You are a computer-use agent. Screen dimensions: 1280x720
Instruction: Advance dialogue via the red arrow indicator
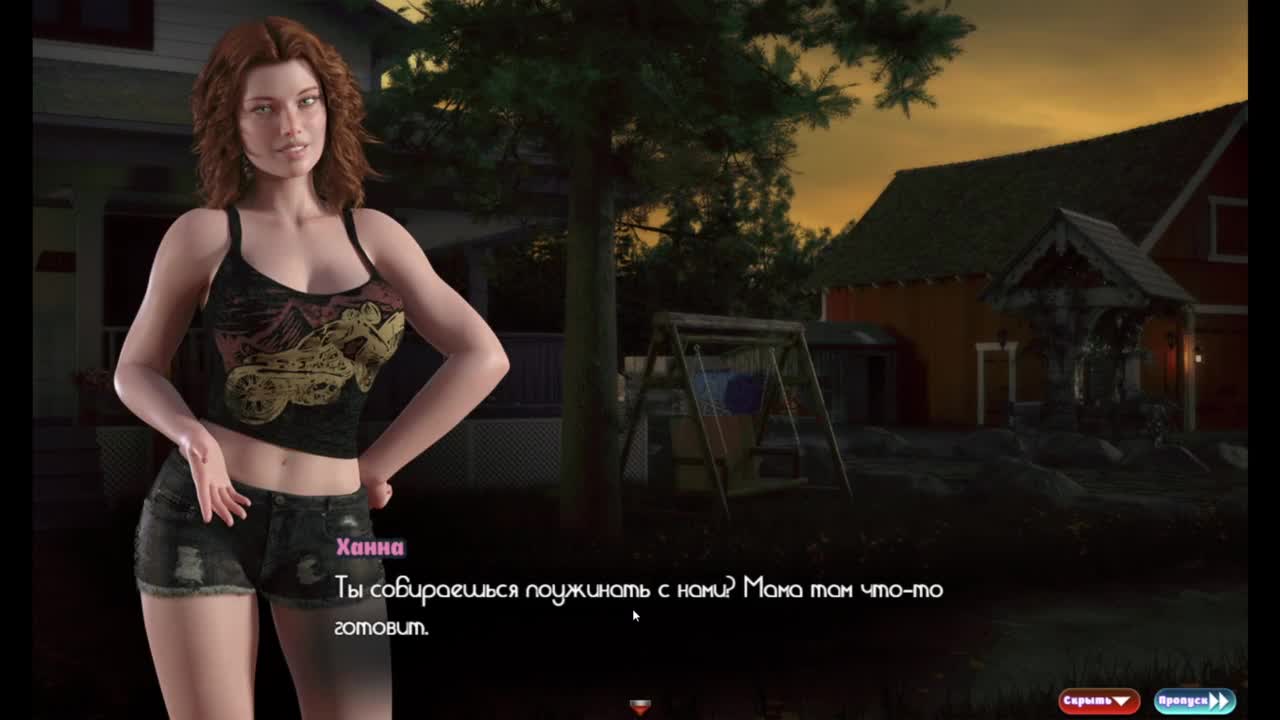[640, 707]
